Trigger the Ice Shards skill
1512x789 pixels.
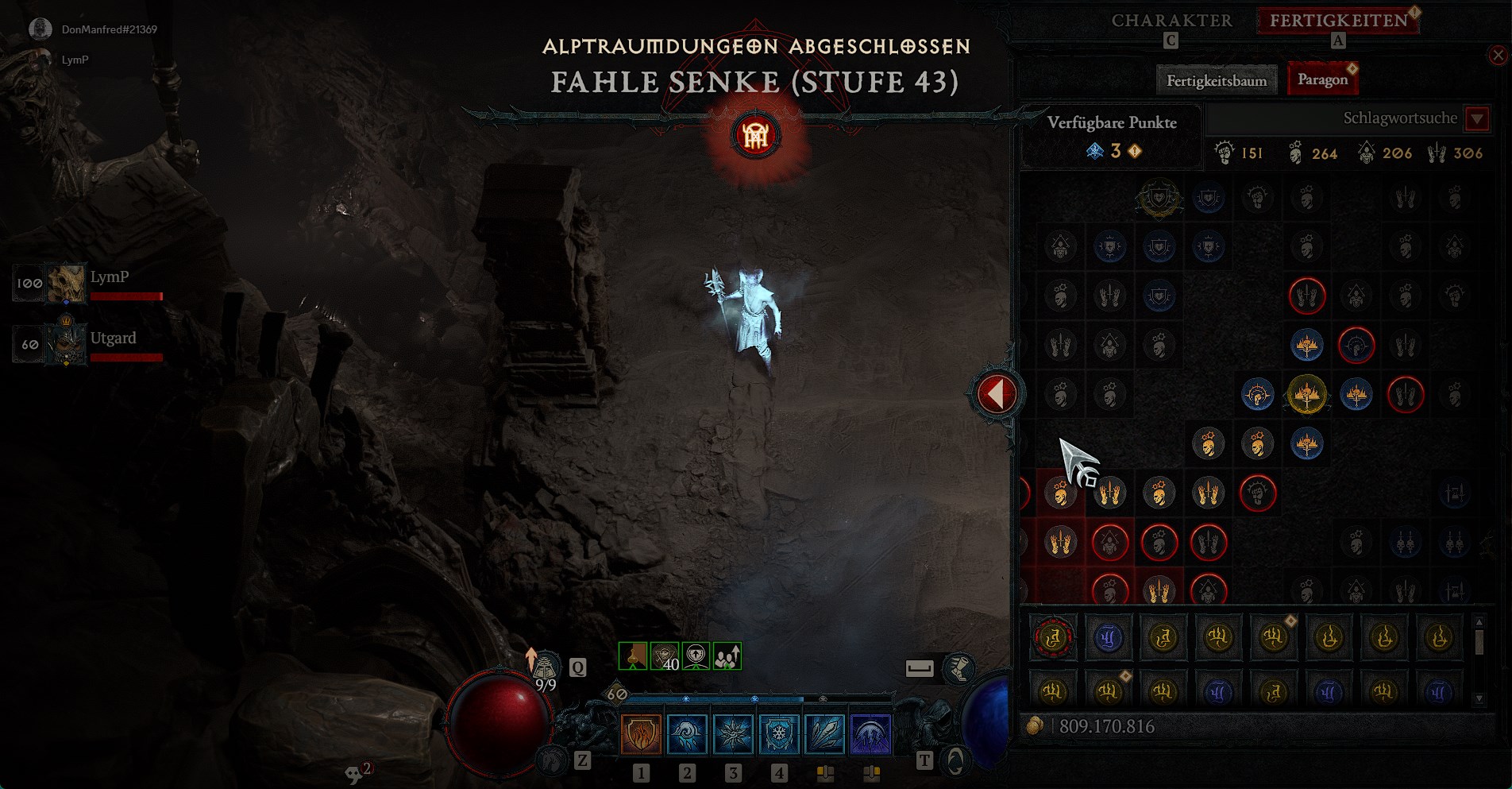825,733
